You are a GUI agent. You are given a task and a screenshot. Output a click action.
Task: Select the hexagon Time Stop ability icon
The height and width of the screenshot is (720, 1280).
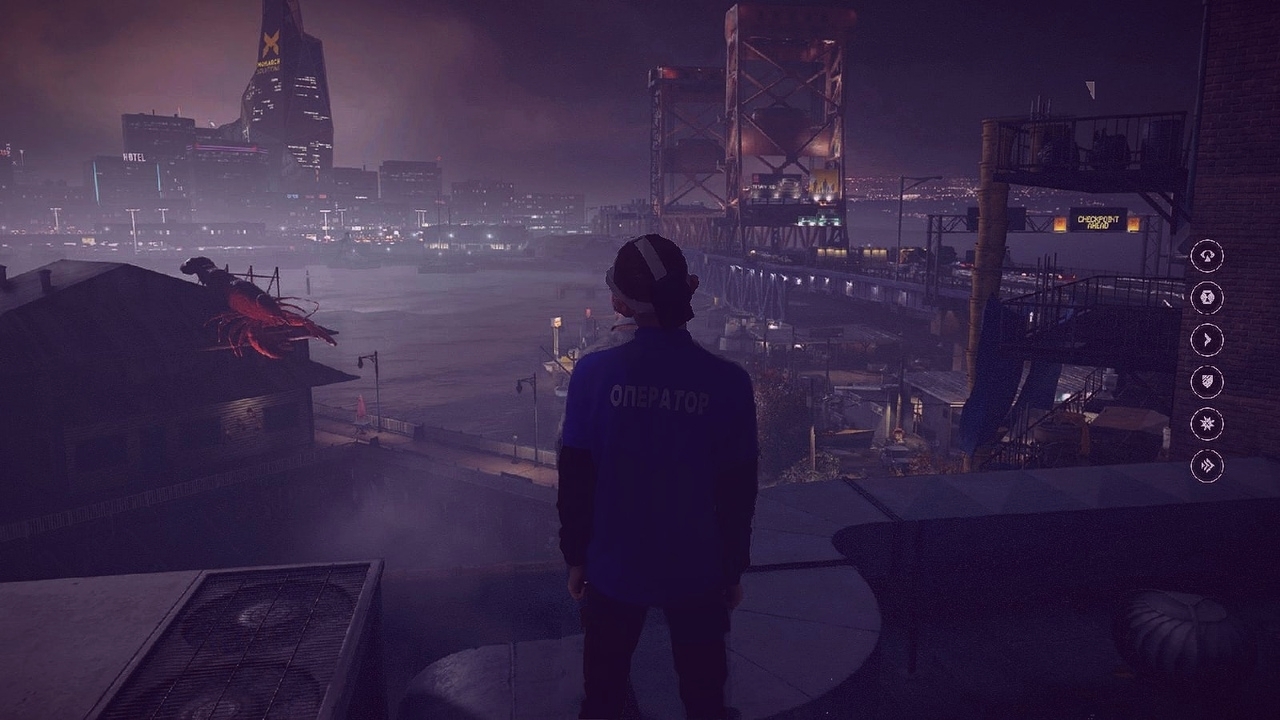click(x=1207, y=298)
